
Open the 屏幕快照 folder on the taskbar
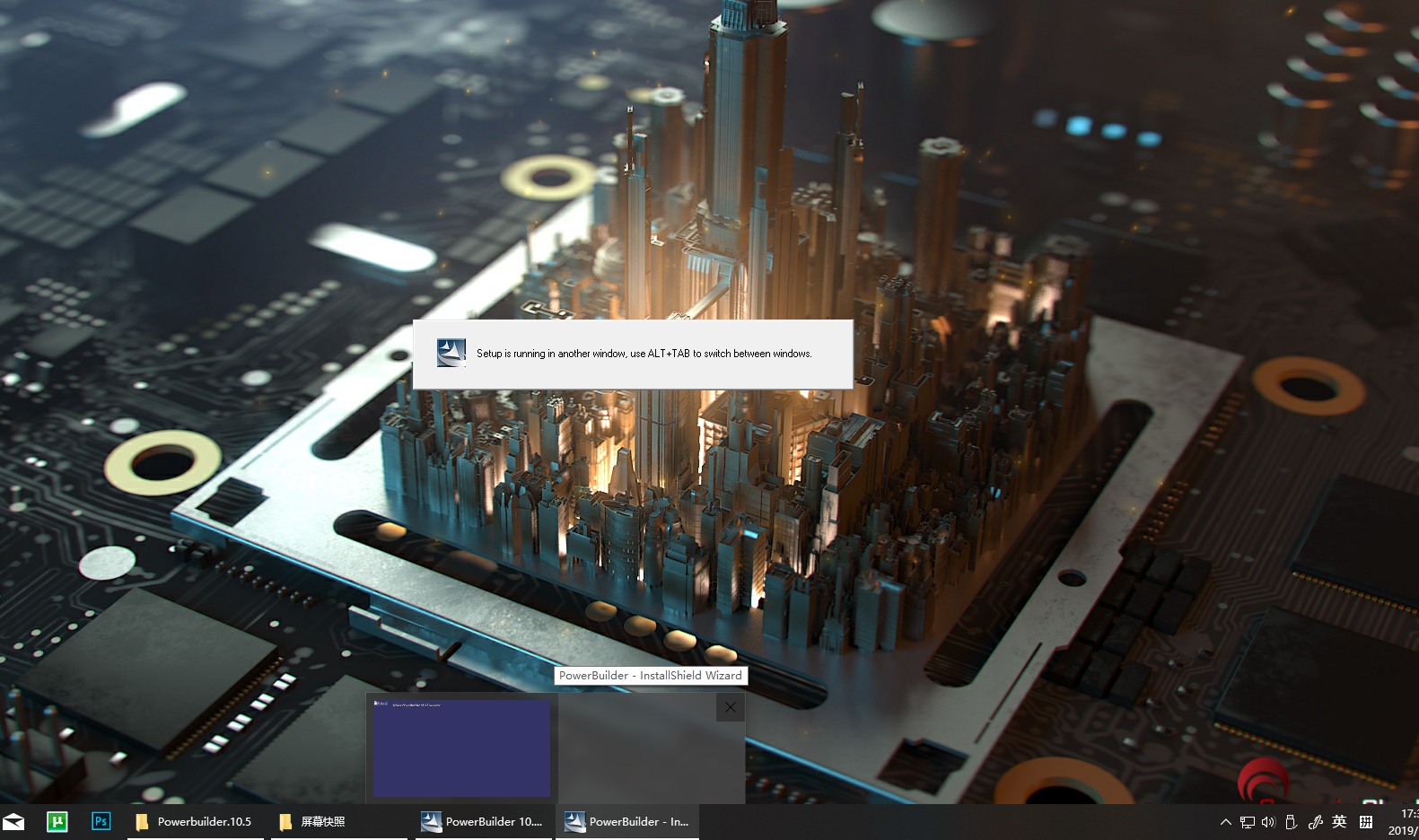(x=321, y=821)
